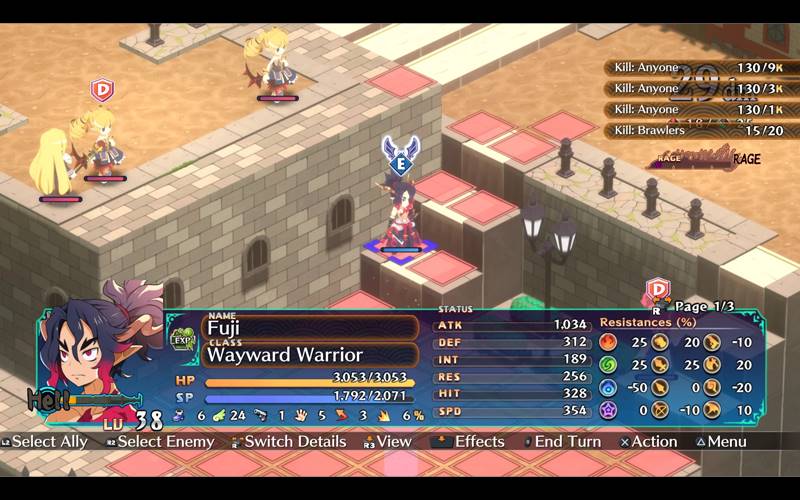Select the Kill: Anyone 130/9K objective
The width and height of the screenshot is (800, 500).
click(691, 68)
